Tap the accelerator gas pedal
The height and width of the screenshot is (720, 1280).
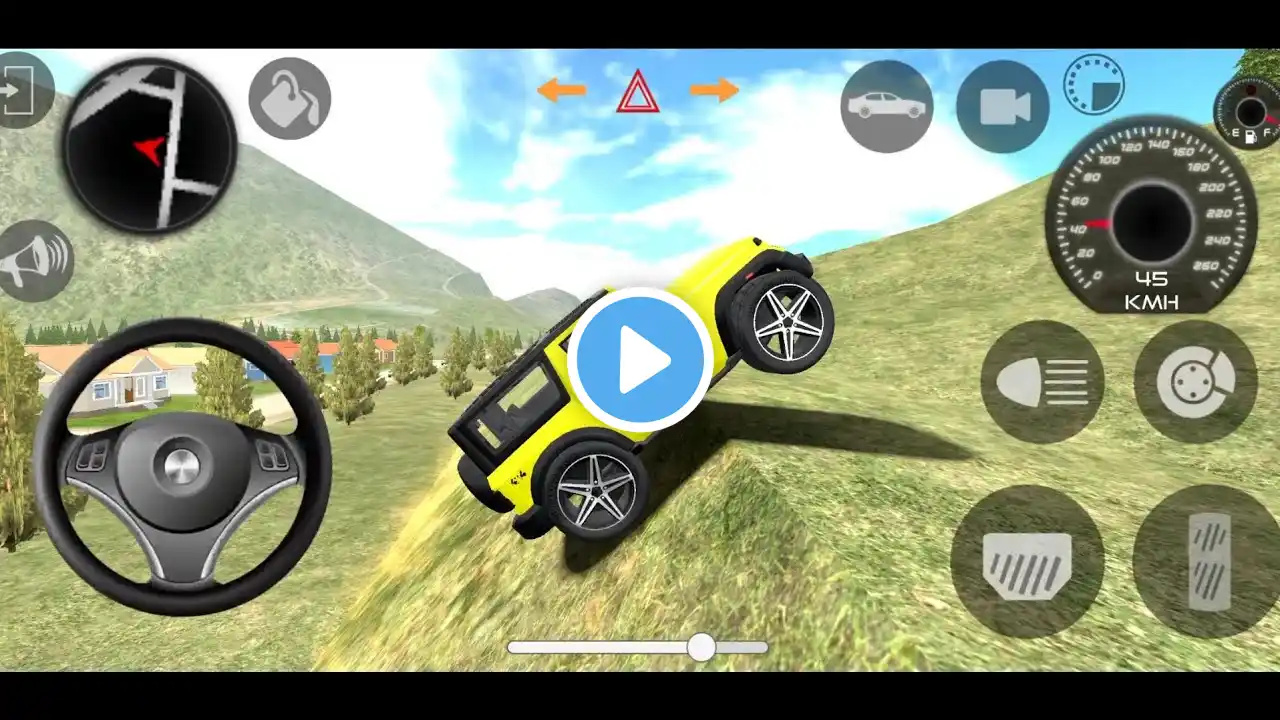[x=1208, y=562]
